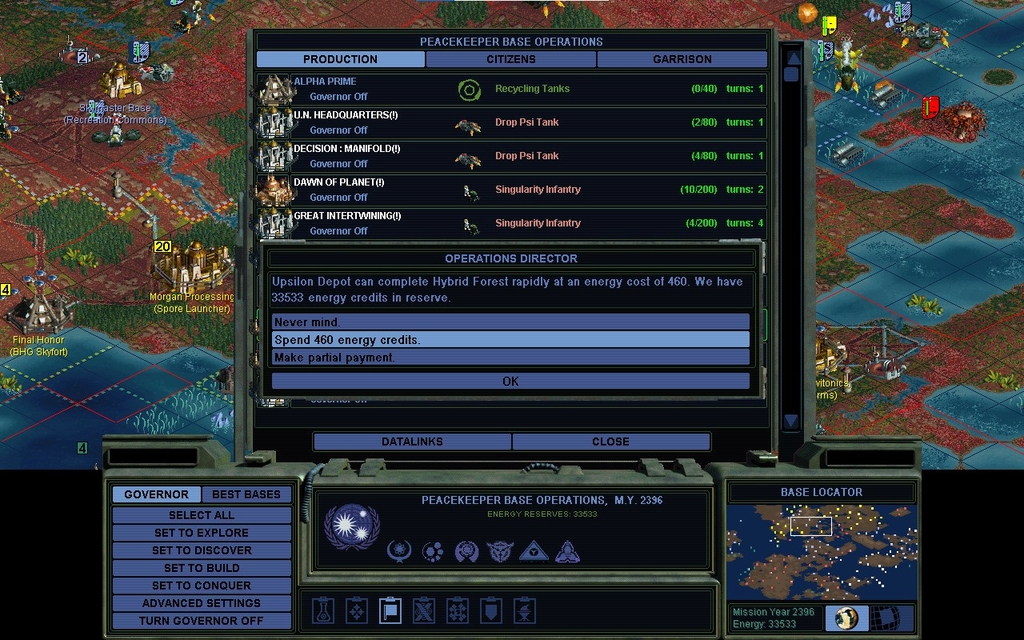
Task: Open governor Advanced Settings
Action: 201,603
